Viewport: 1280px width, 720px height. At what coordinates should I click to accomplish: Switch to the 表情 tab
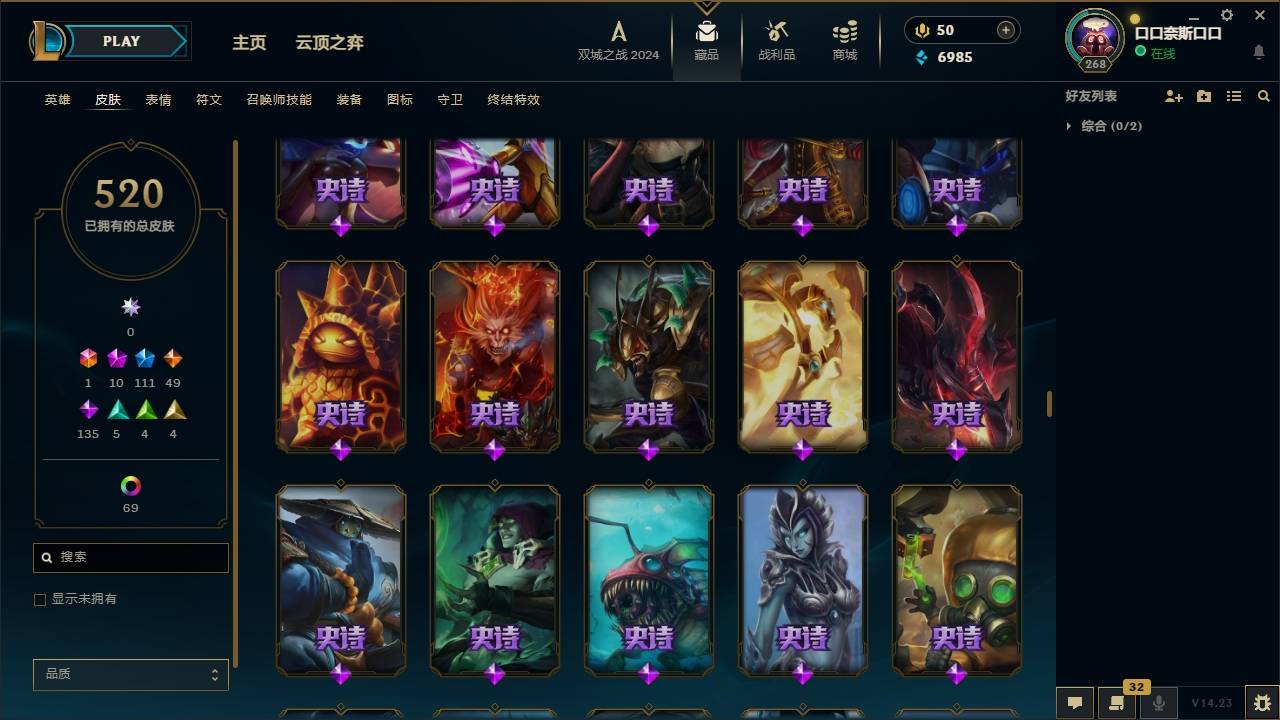[x=159, y=99]
